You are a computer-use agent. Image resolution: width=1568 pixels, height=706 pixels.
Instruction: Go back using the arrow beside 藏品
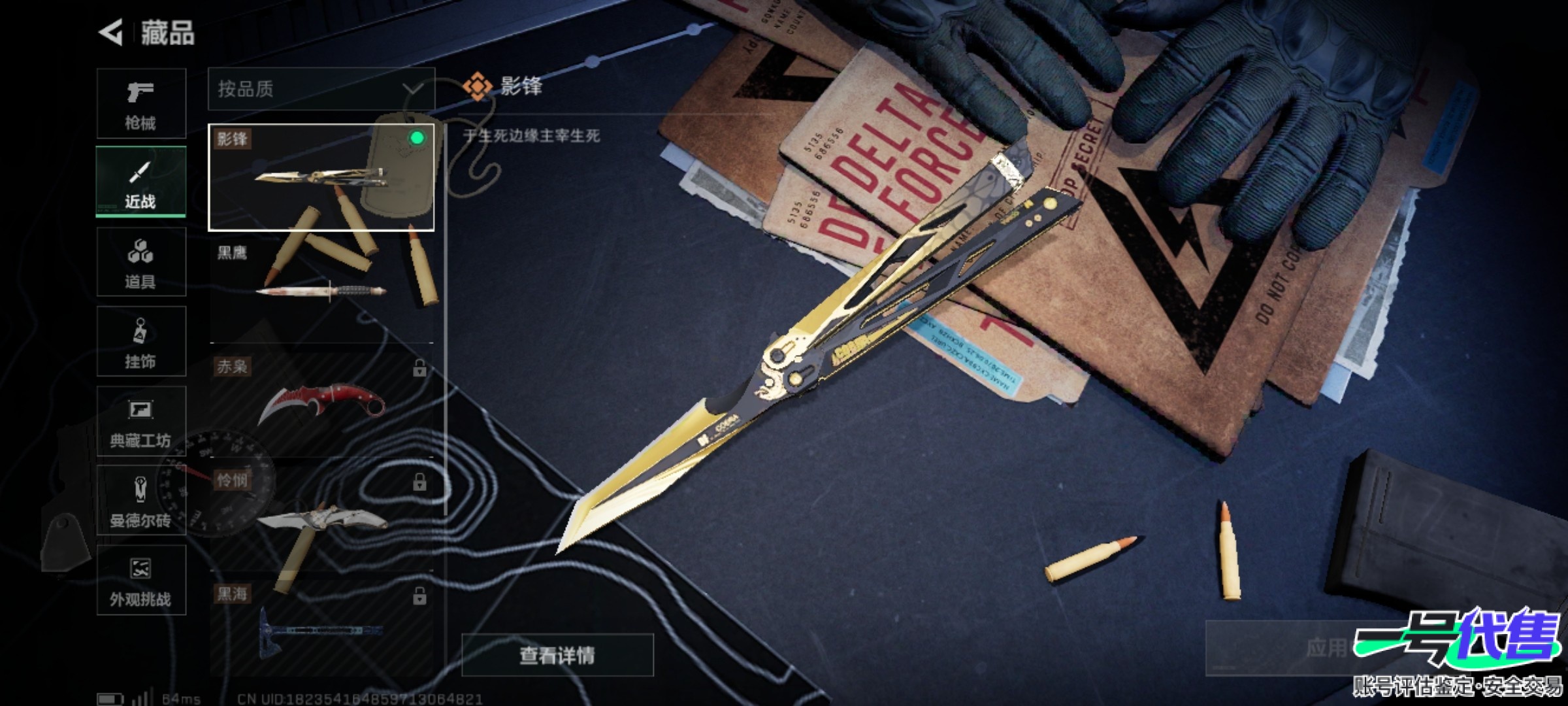[x=111, y=33]
